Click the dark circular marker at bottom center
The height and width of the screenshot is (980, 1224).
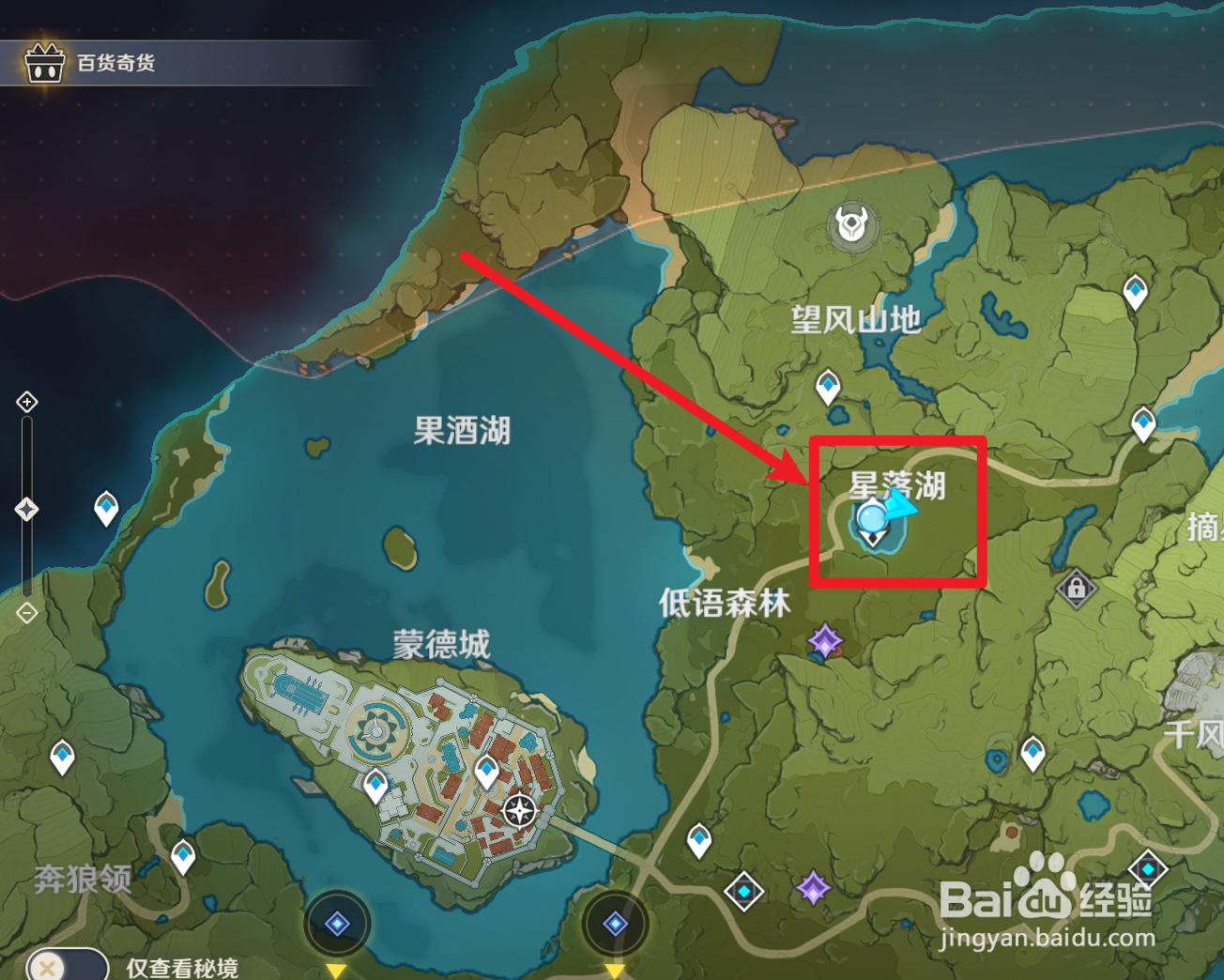(617, 924)
